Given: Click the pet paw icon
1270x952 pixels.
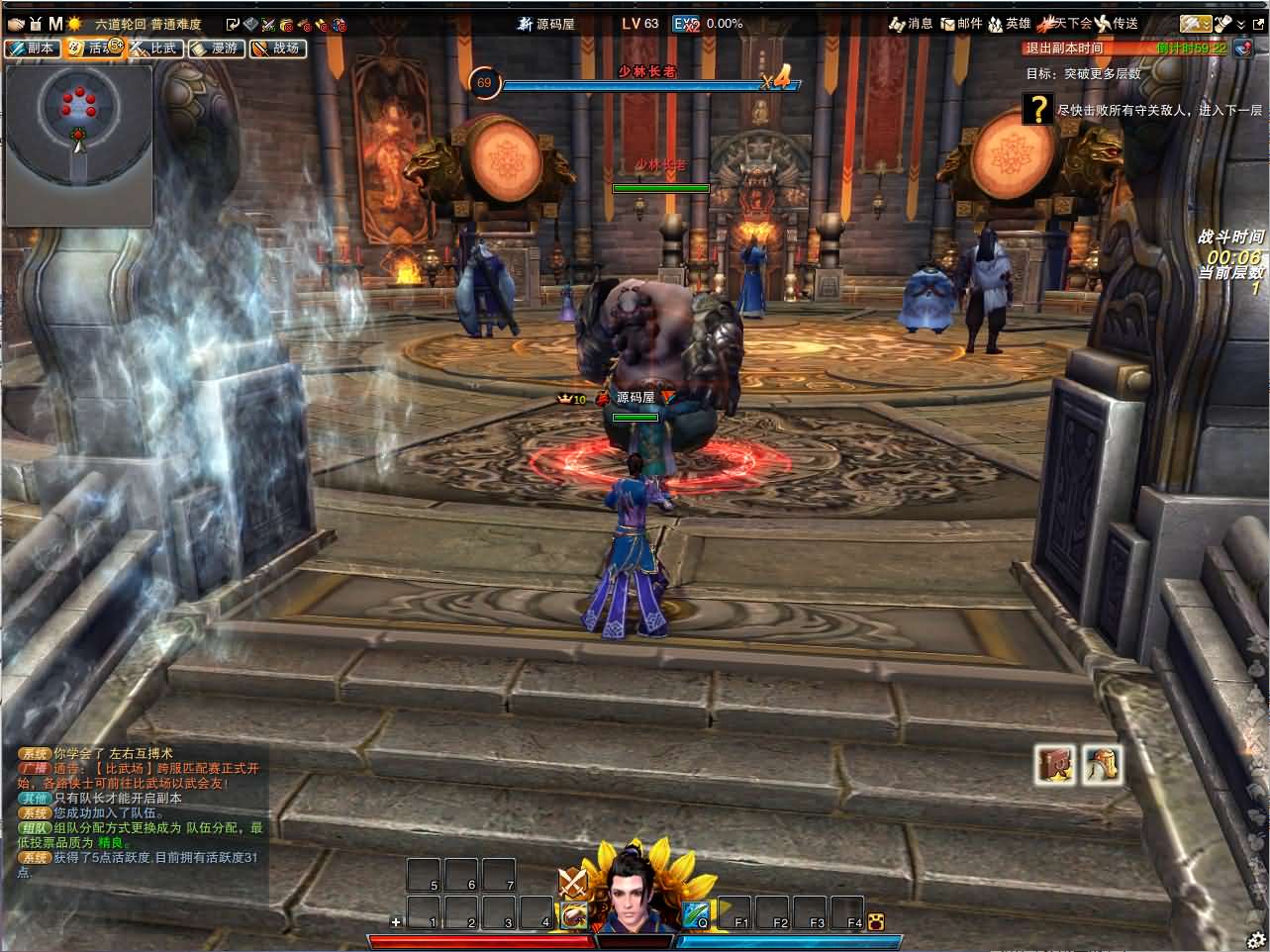Looking at the screenshot, I should pyautogui.click(x=875, y=922).
